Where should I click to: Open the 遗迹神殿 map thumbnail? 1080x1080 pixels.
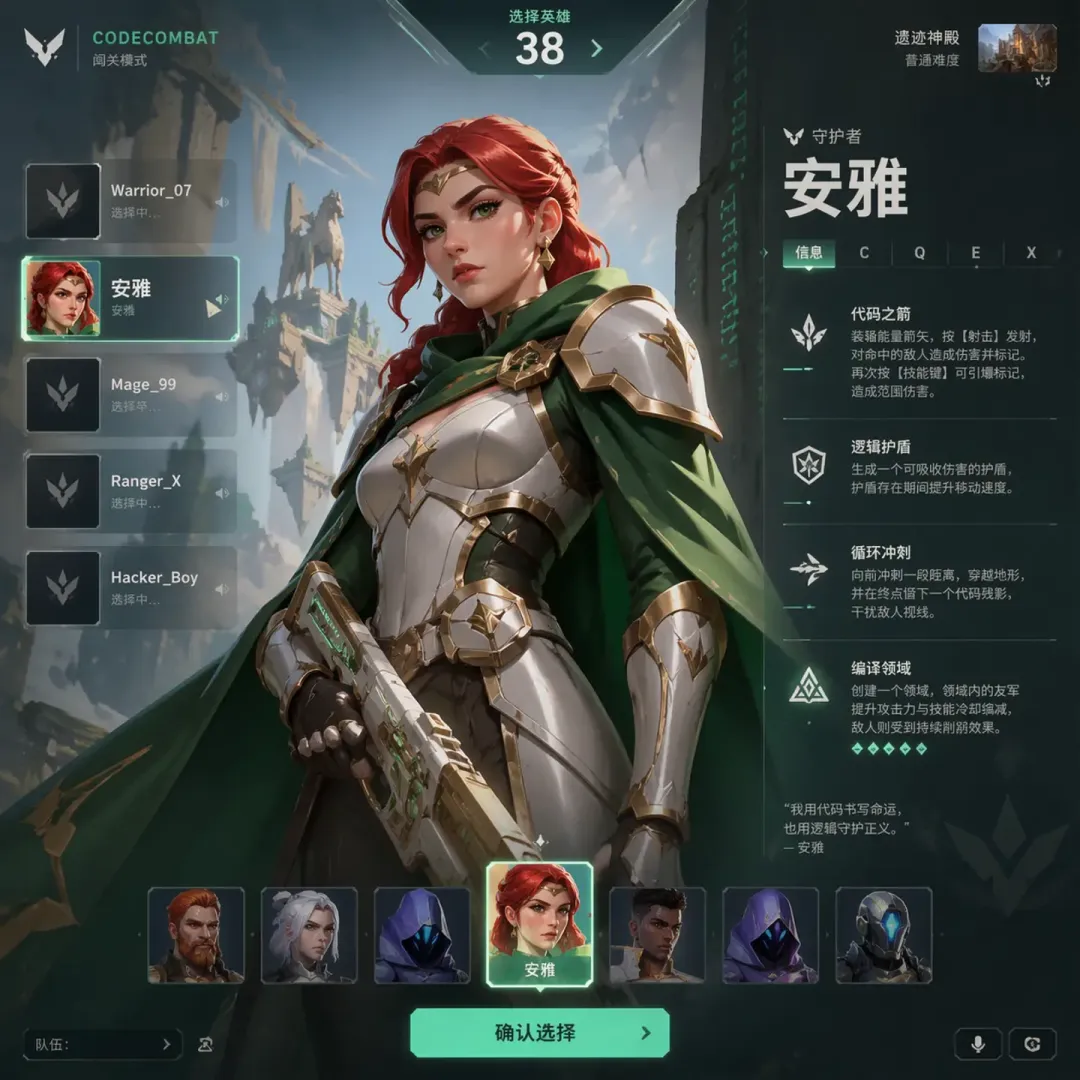(1016, 48)
